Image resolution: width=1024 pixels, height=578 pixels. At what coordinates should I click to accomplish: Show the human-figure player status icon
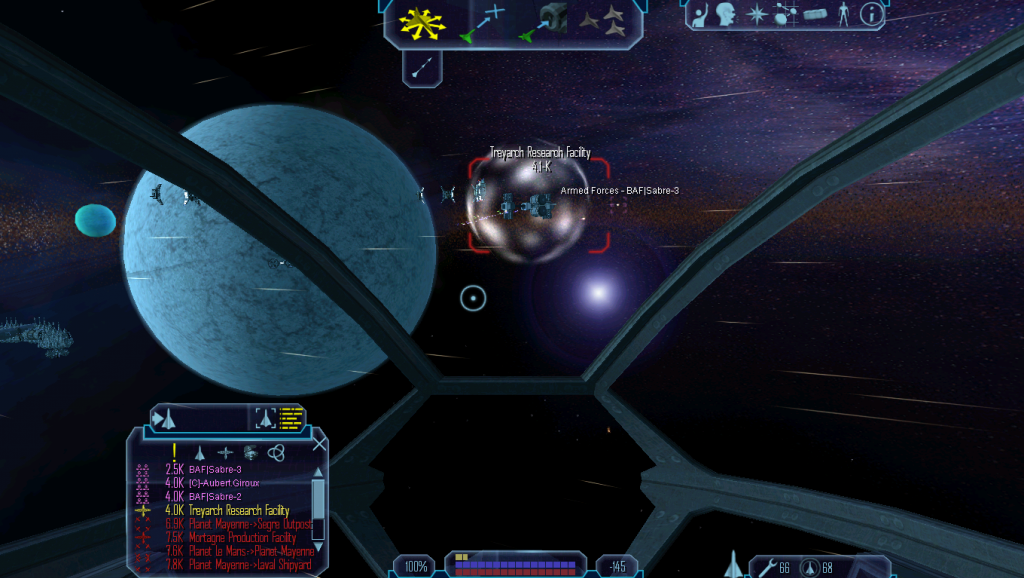[843, 14]
